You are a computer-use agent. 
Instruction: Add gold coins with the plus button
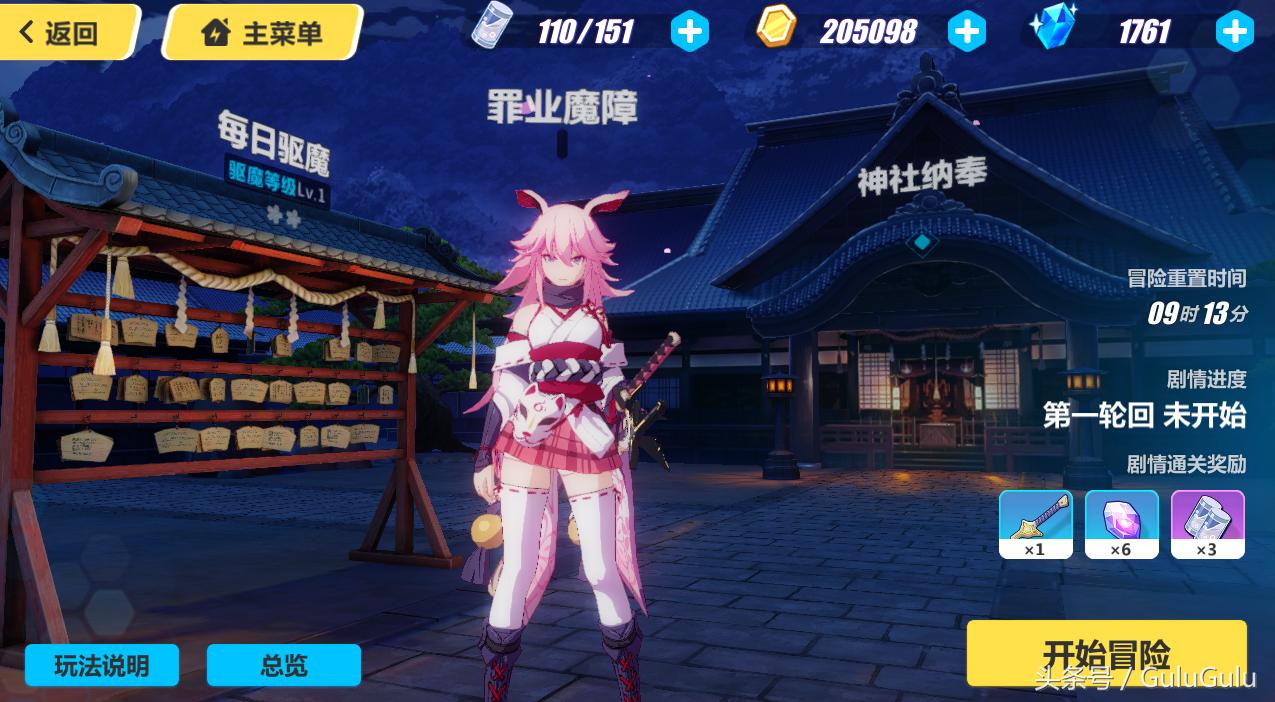point(966,32)
